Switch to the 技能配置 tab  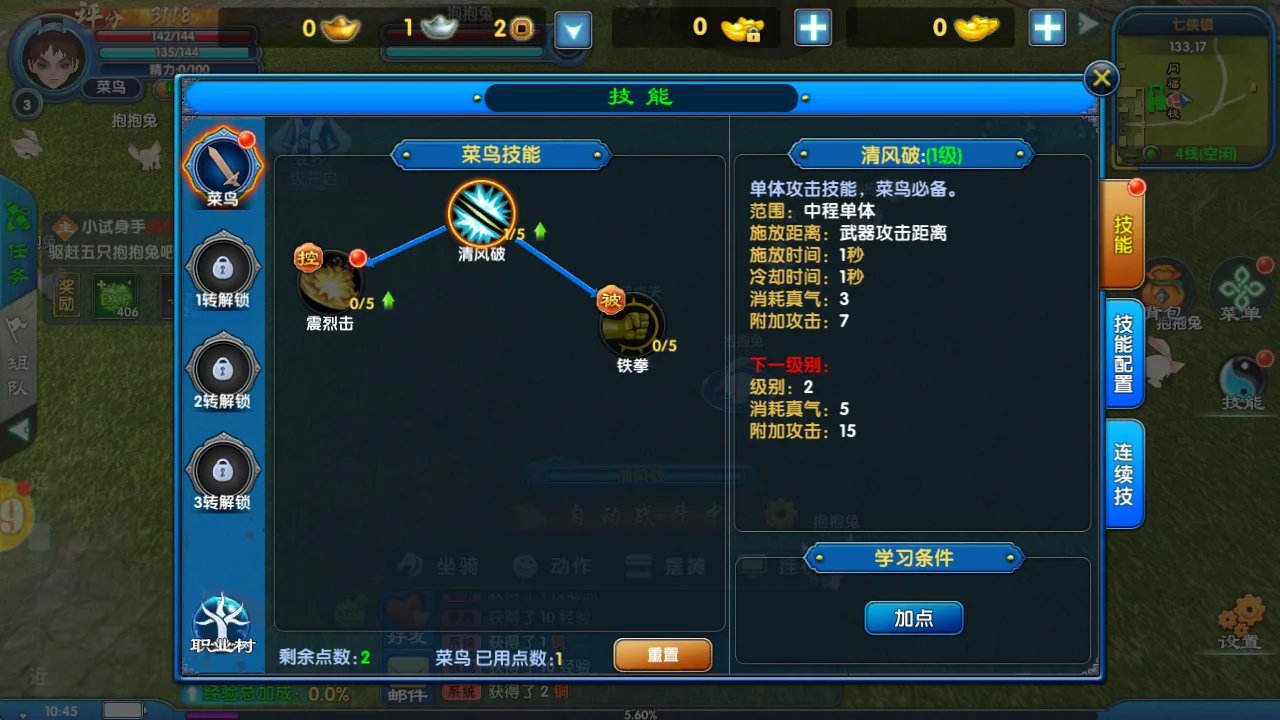[x=1122, y=350]
